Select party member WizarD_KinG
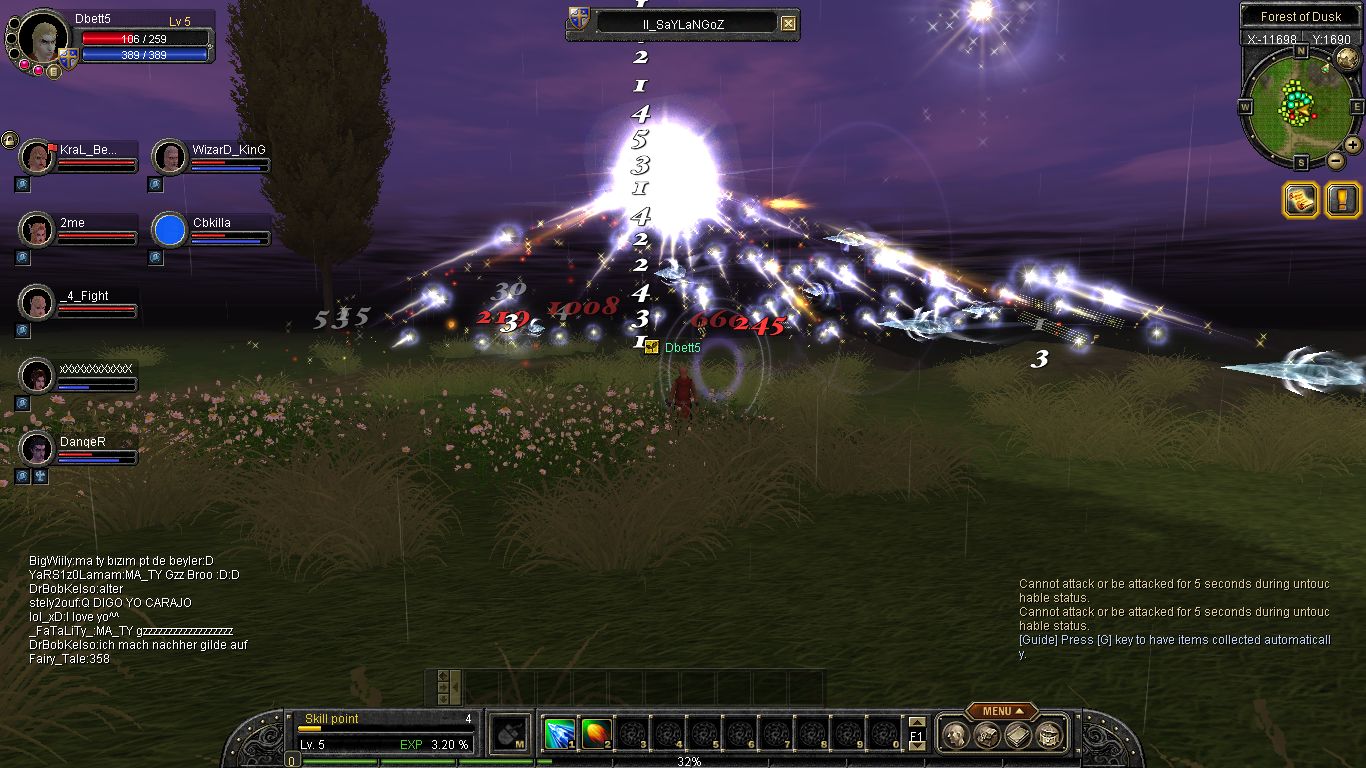Image resolution: width=1366 pixels, height=768 pixels. pos(170,157)
